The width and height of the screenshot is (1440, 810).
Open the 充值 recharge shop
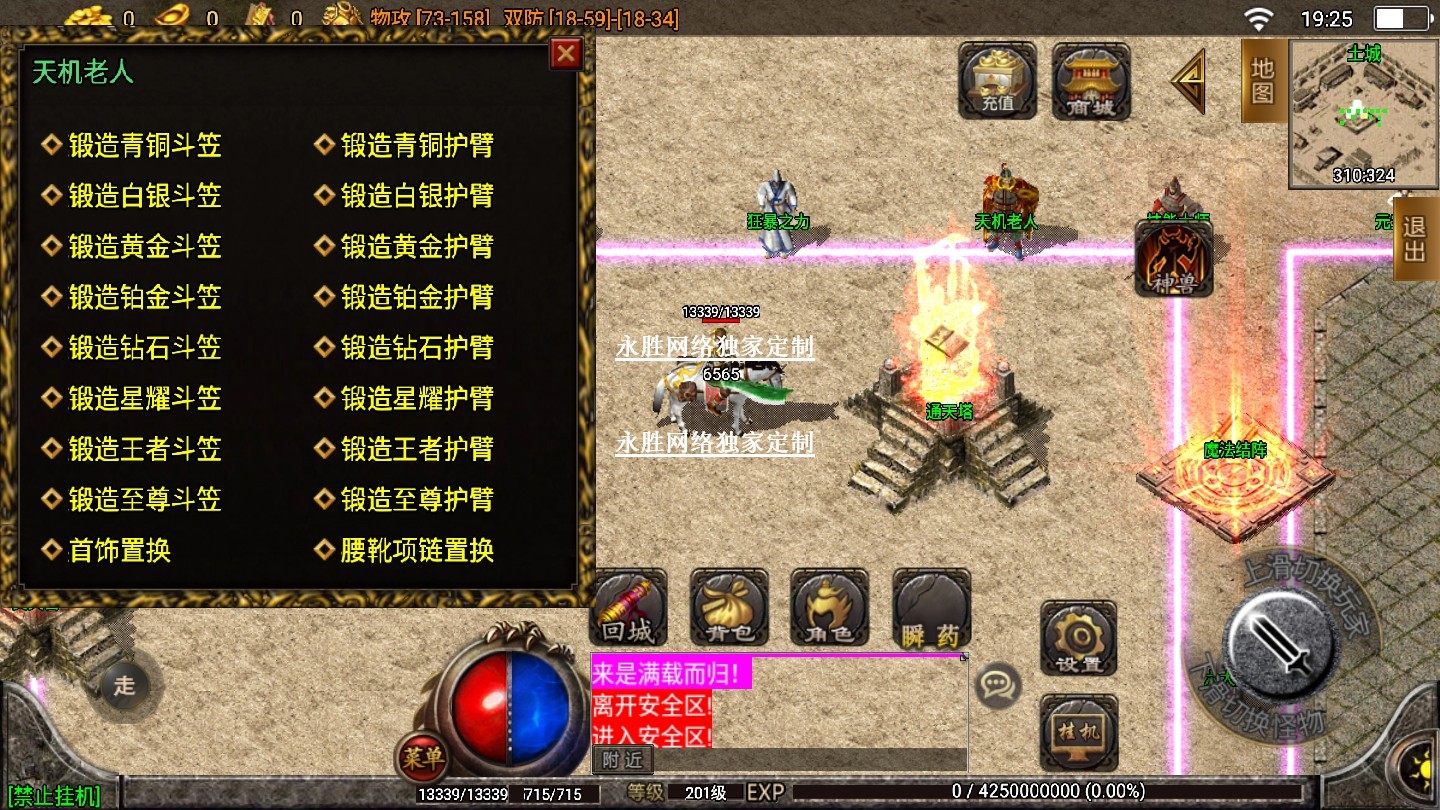click(997, 80)
